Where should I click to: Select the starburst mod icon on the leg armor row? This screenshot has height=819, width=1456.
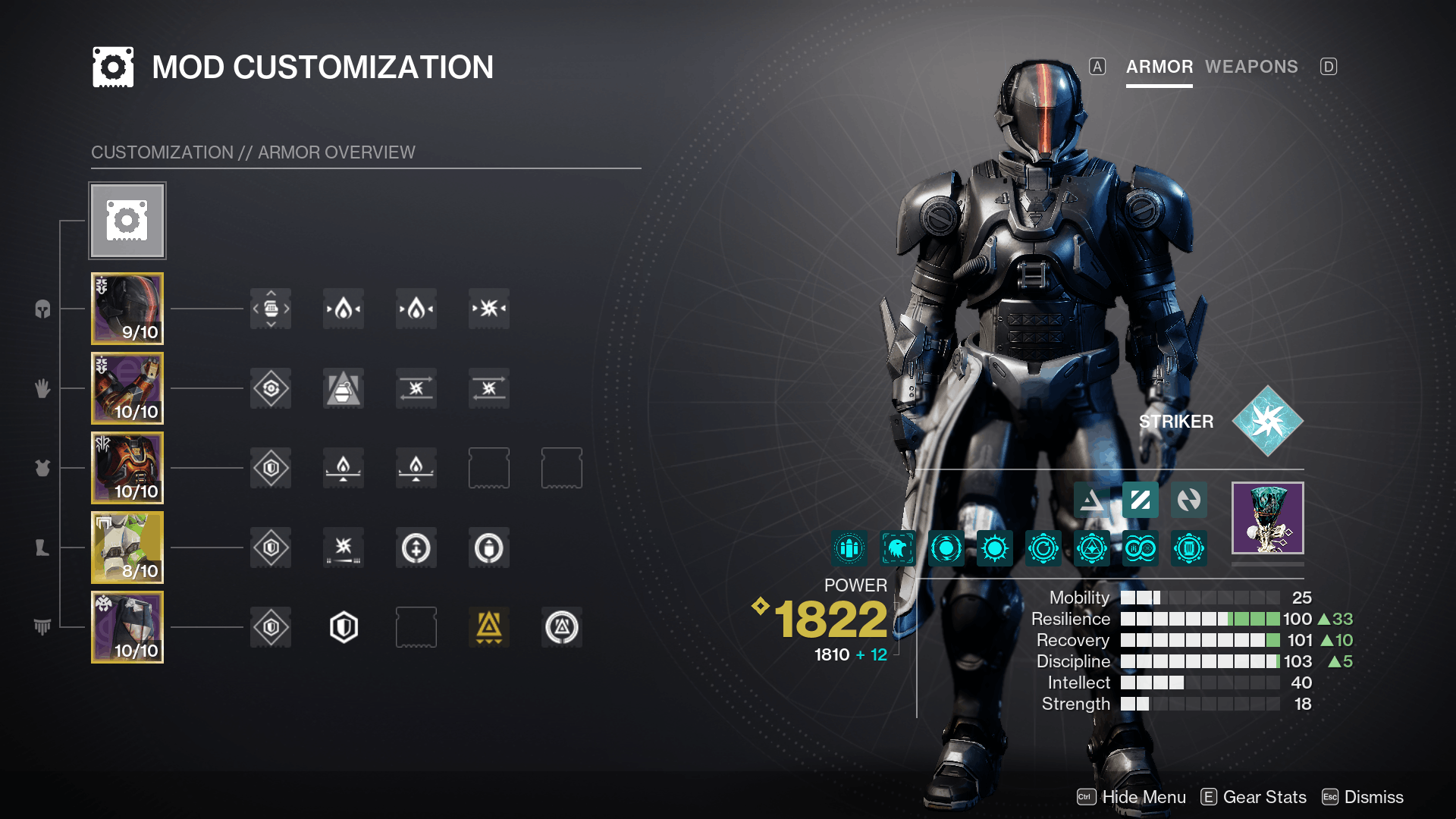(x=343, y=548)
